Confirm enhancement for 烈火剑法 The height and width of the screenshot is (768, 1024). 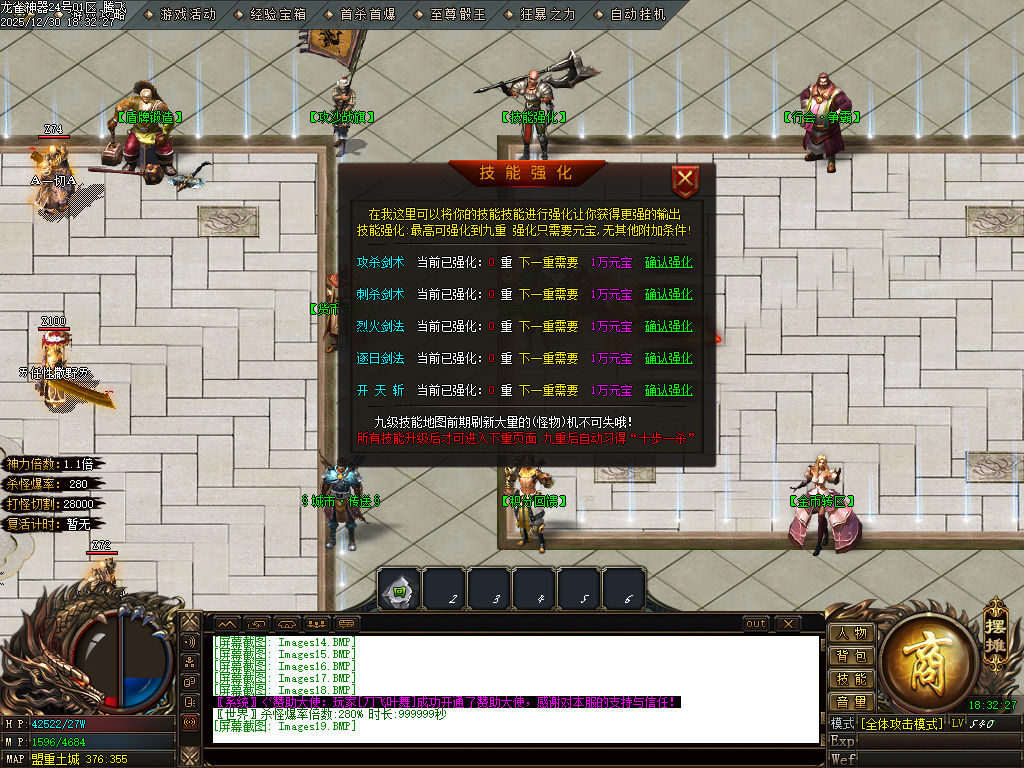(x=668, y=327)
